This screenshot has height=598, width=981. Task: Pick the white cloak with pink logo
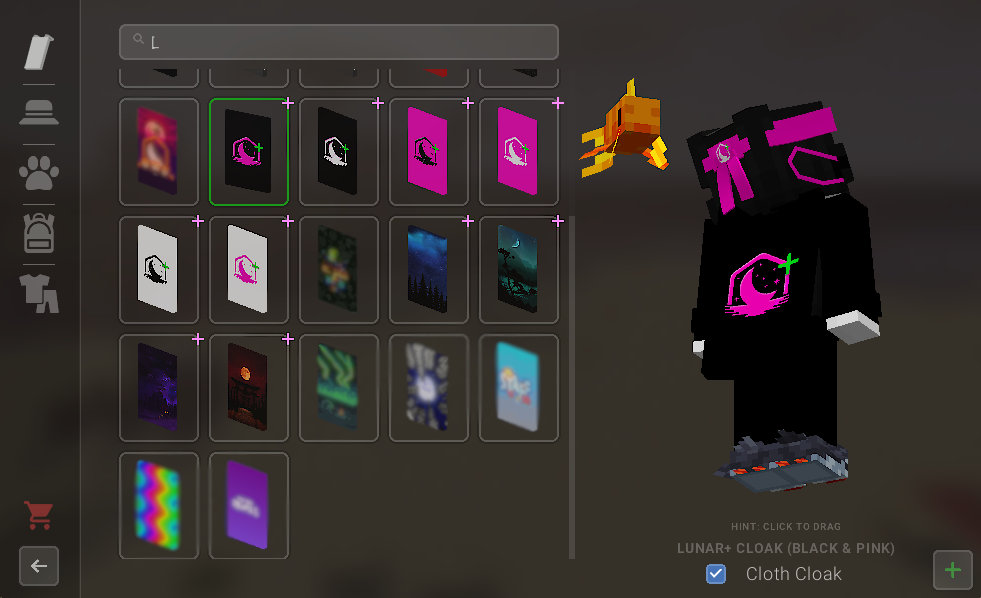coord(249,269)
